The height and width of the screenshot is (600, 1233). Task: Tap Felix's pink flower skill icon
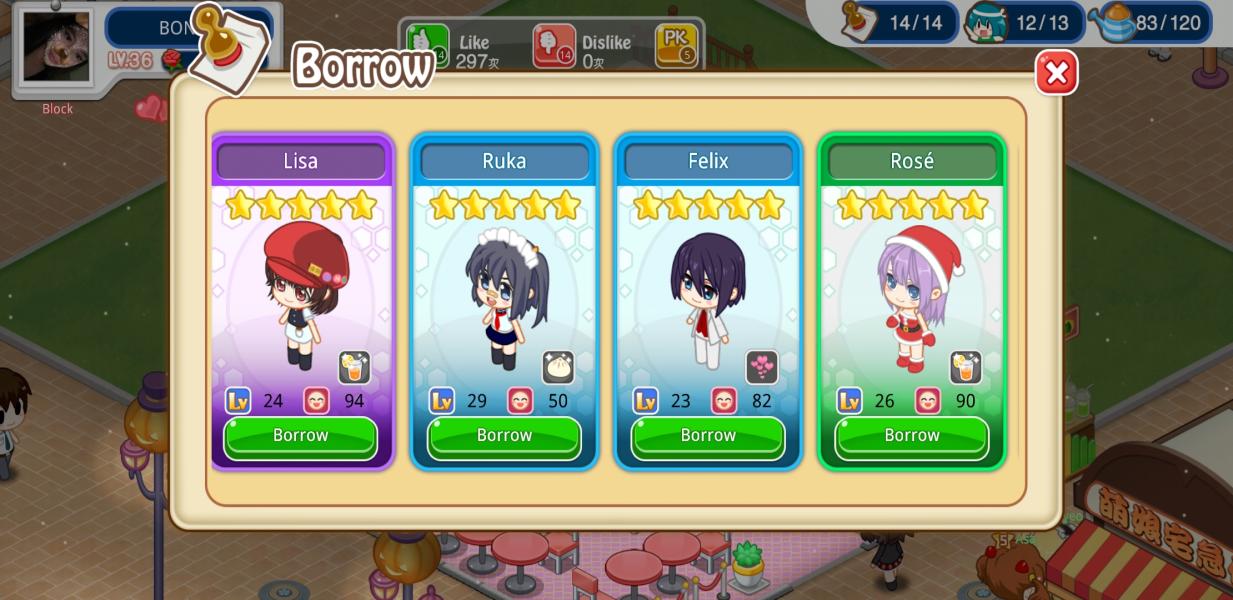[762, 367]
